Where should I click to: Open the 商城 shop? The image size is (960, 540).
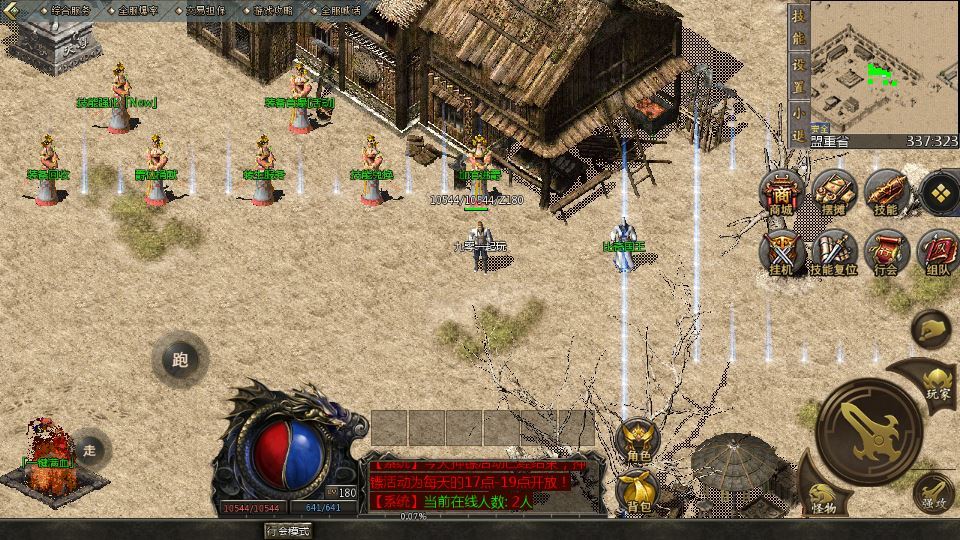point(781,193)
